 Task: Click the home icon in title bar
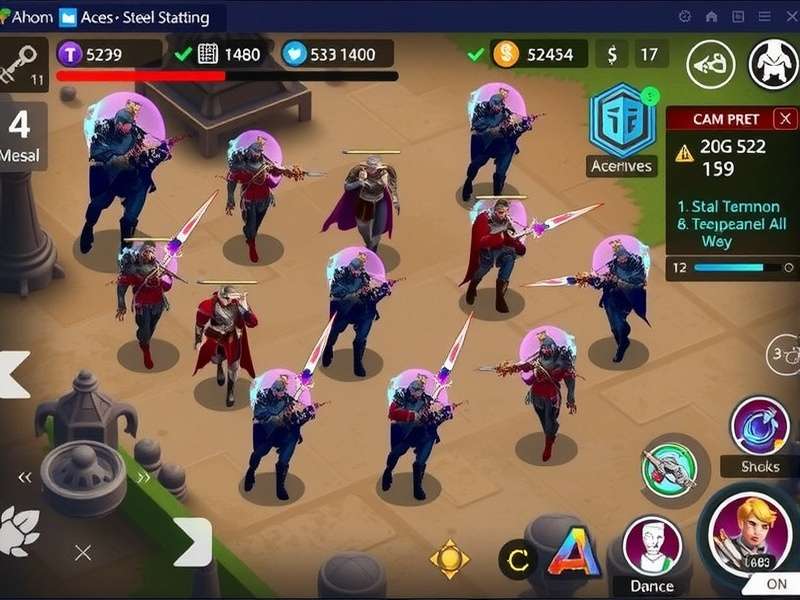pyautogui.click(x=711, y=16)
